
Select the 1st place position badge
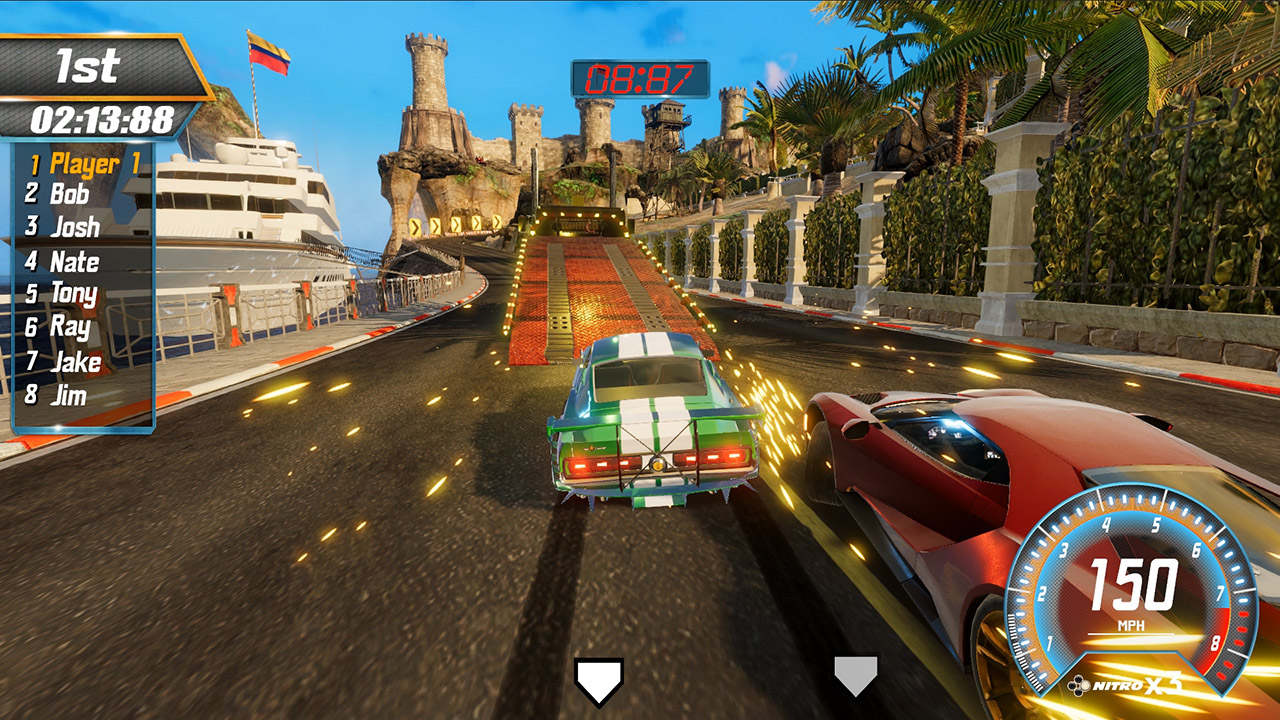pyautogui.click(x=87, y=65)
